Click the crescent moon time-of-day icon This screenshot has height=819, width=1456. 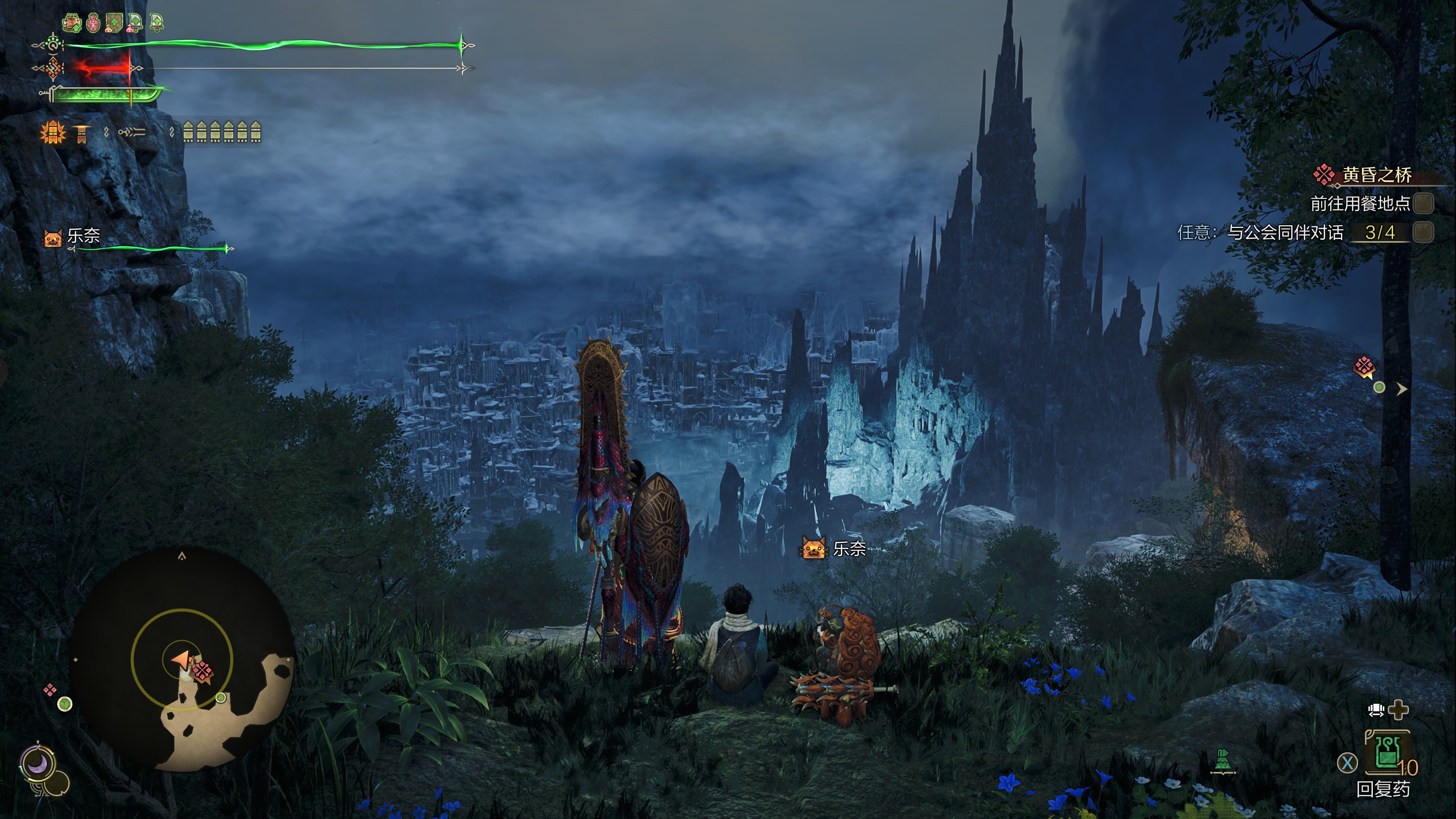point(38,764)
